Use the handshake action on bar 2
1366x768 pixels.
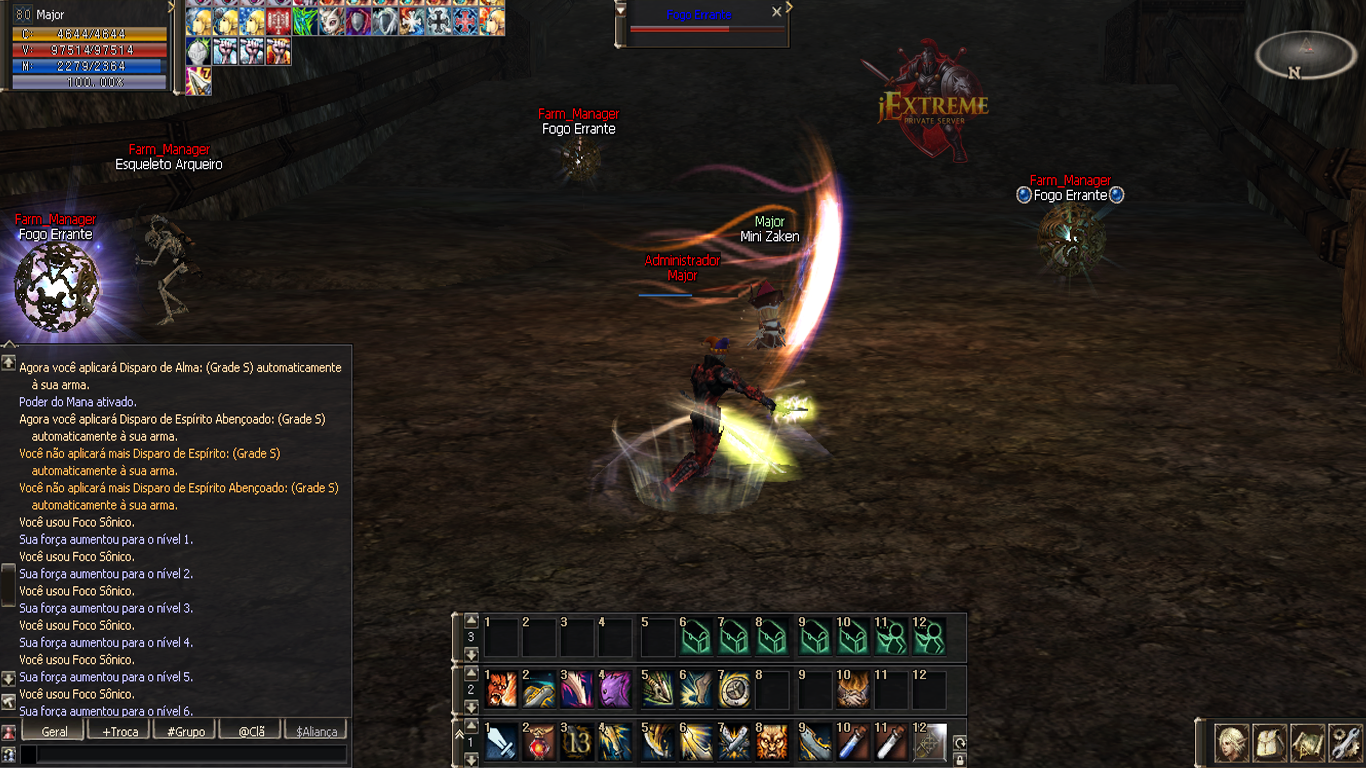click(x=851, y=689)
